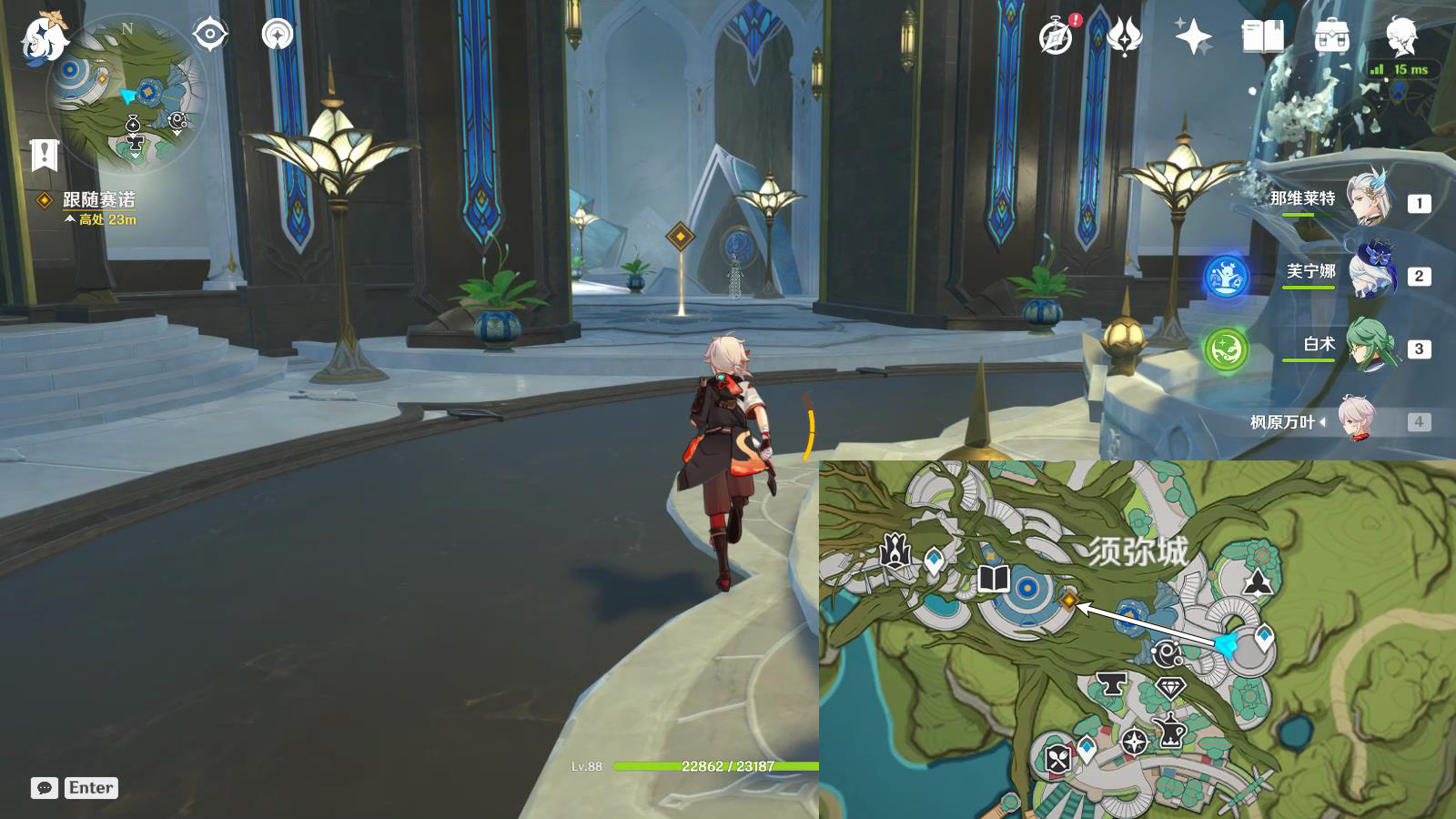1456x819 pixels.
Task: Switch to party member 白术
Action: [1369, 345]
